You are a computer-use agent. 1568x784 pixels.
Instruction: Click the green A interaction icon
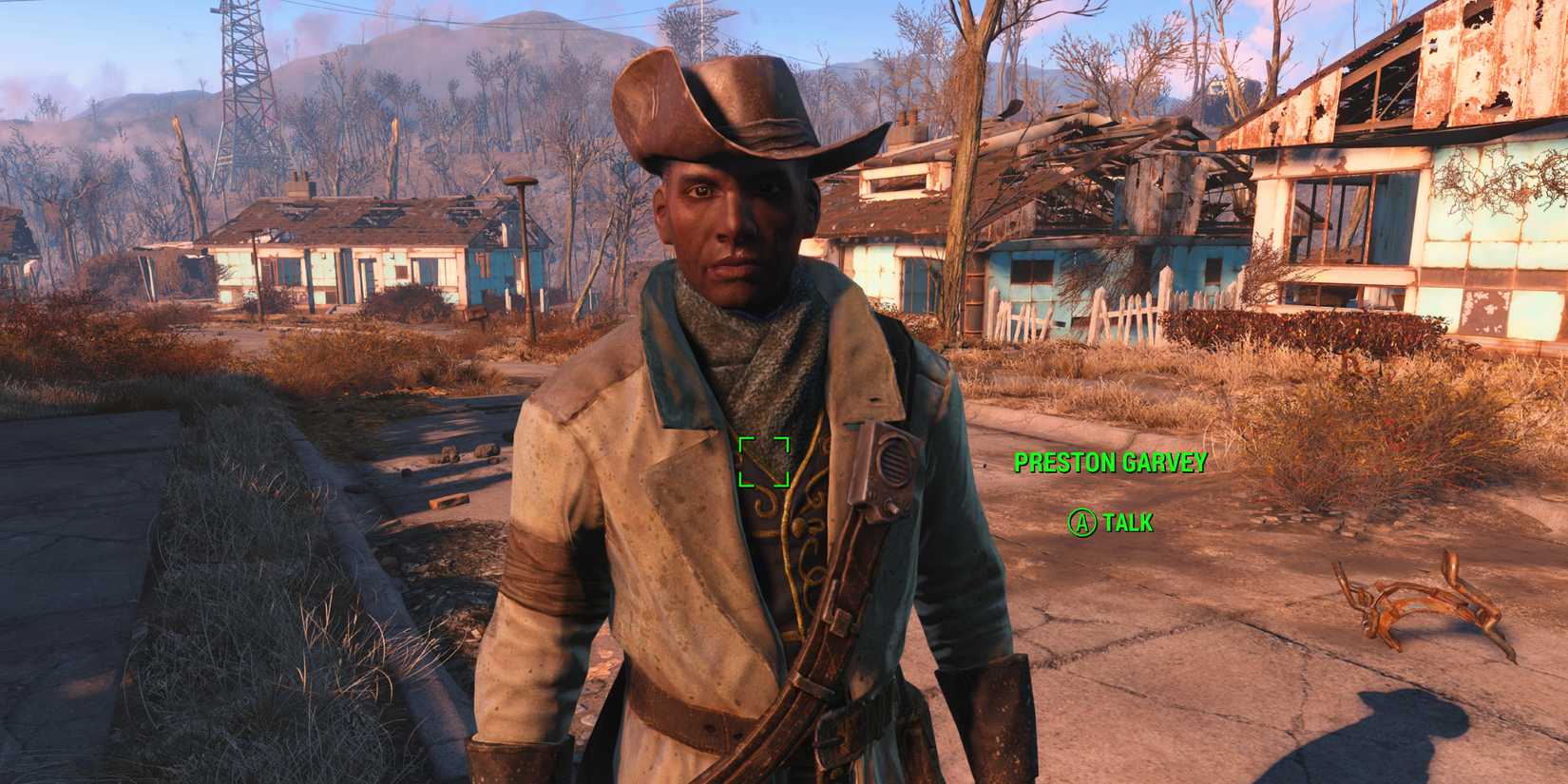(x=1084, y=521)
